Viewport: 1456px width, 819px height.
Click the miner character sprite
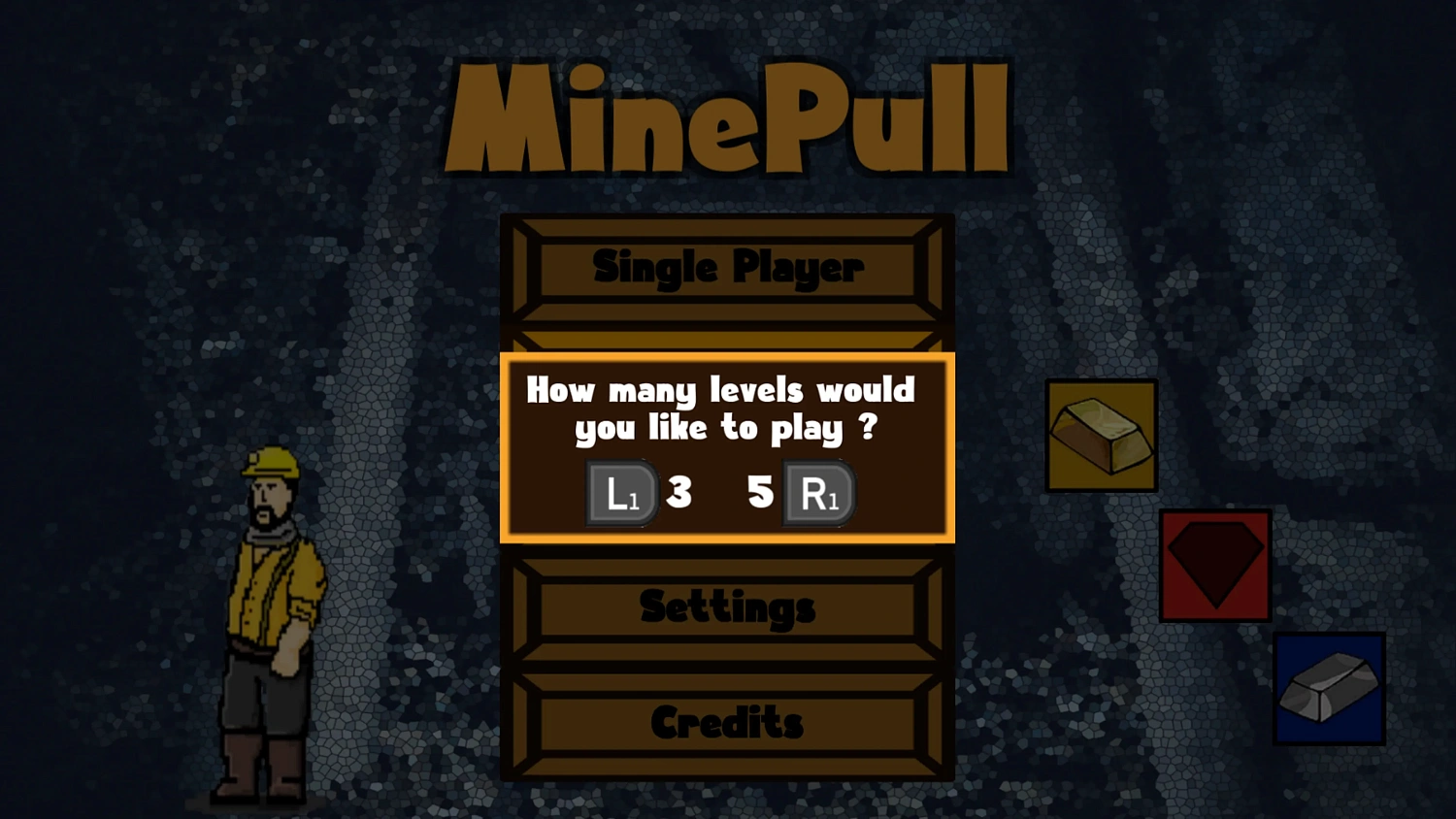(x=272, y=621)
